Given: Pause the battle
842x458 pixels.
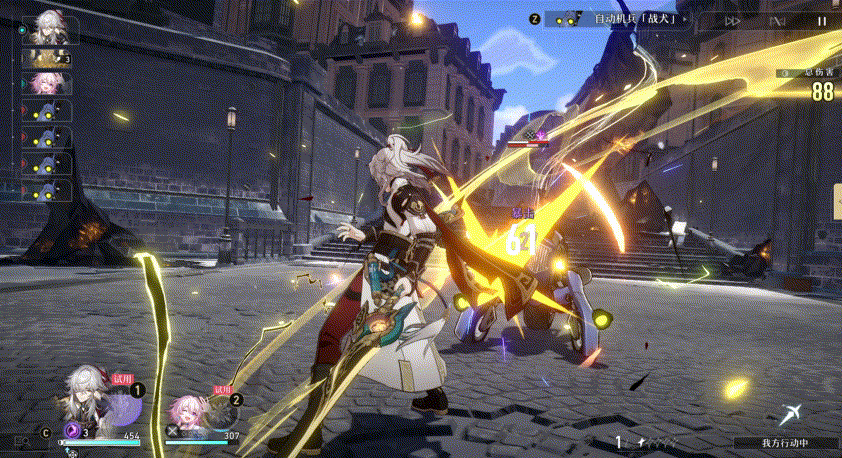Looking at the screenshot, I should [x=821, y=20].
